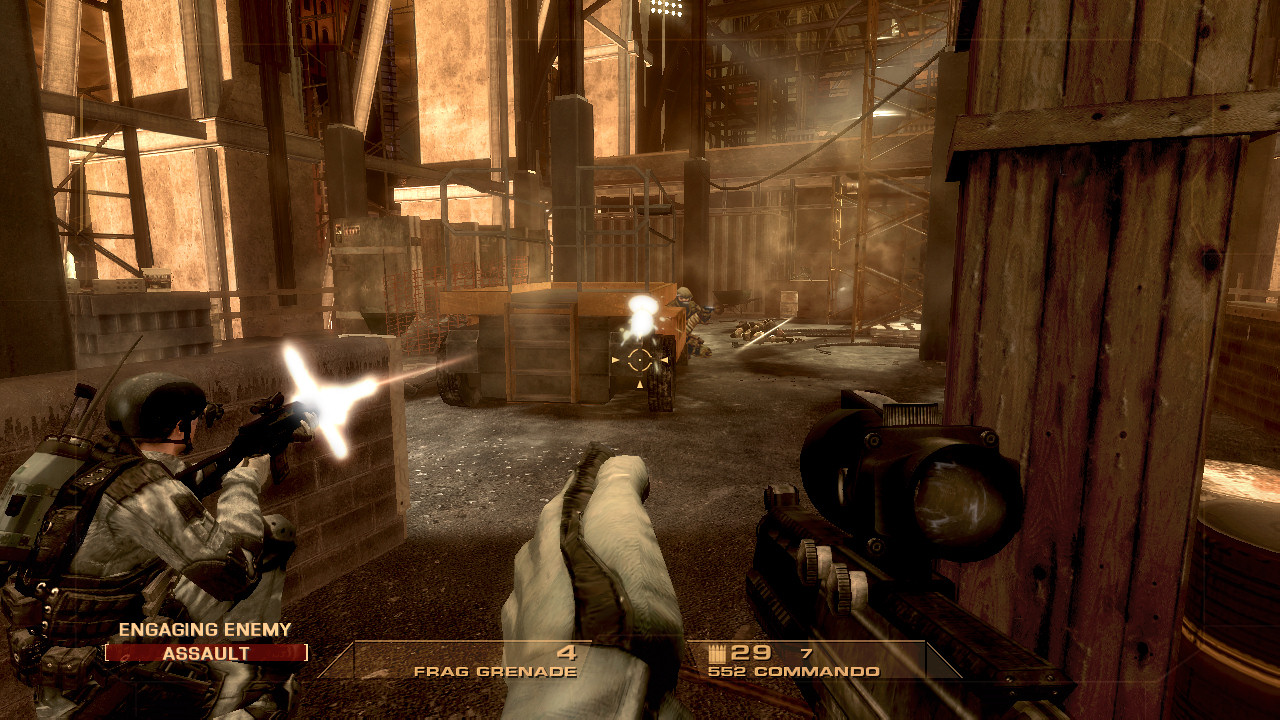This screenshot has width=1280, height=720.
Task: Click the bottom crosshair arrow marker
Action: coord(640,384)
